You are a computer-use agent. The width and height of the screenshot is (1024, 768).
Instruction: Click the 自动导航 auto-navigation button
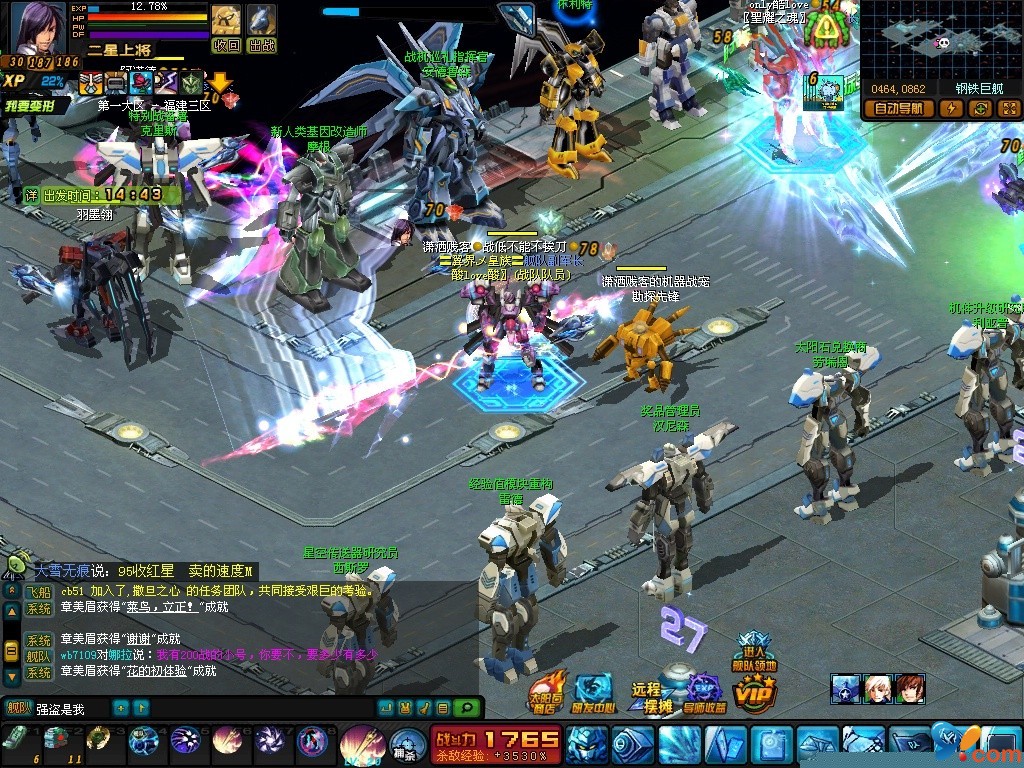pyautogui.click(x=899, y=108)
